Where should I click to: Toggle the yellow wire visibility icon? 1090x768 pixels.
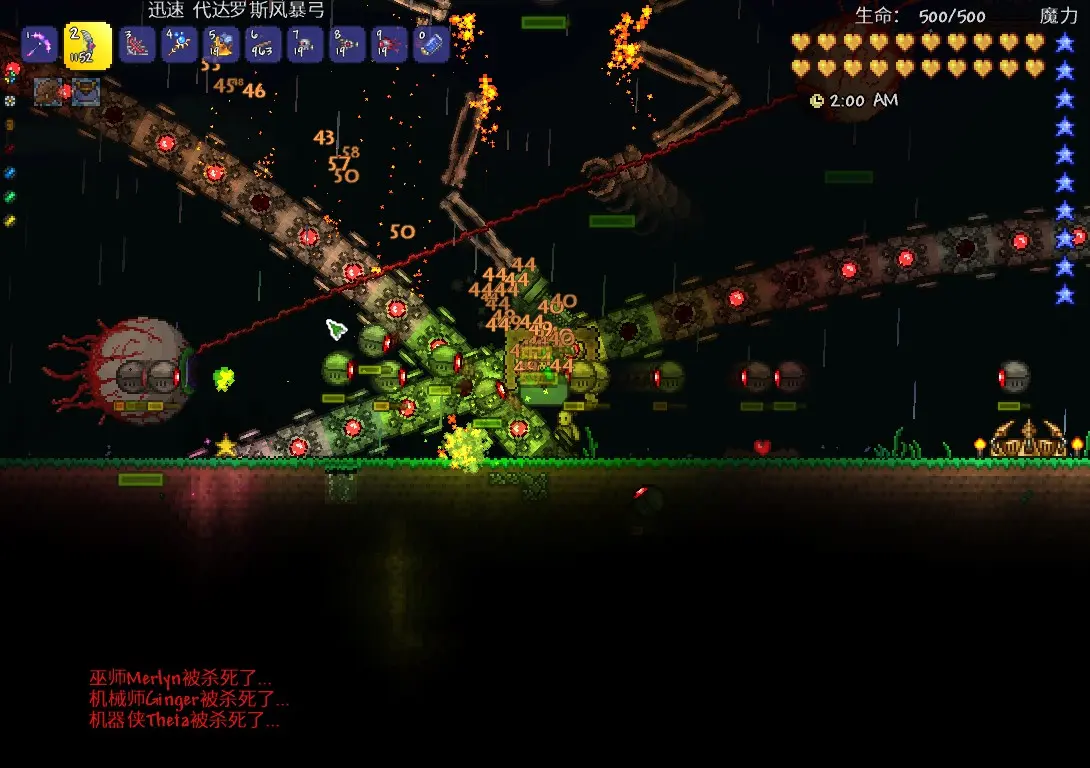pos(11,221)
